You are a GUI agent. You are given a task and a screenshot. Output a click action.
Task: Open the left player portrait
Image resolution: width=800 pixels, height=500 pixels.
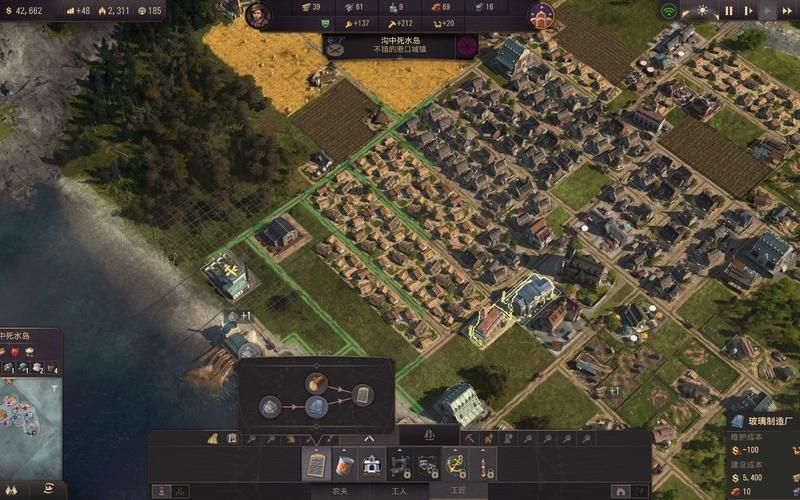pos(259,15)
